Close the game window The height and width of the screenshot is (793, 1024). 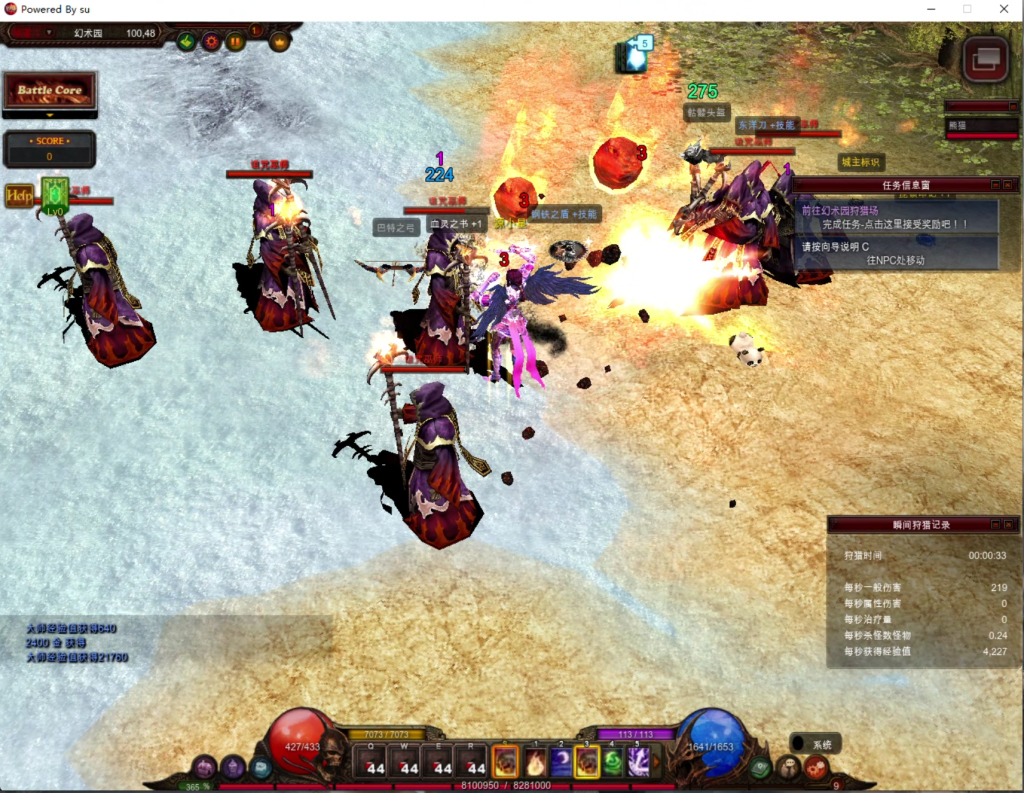(x=1003, y=9)
